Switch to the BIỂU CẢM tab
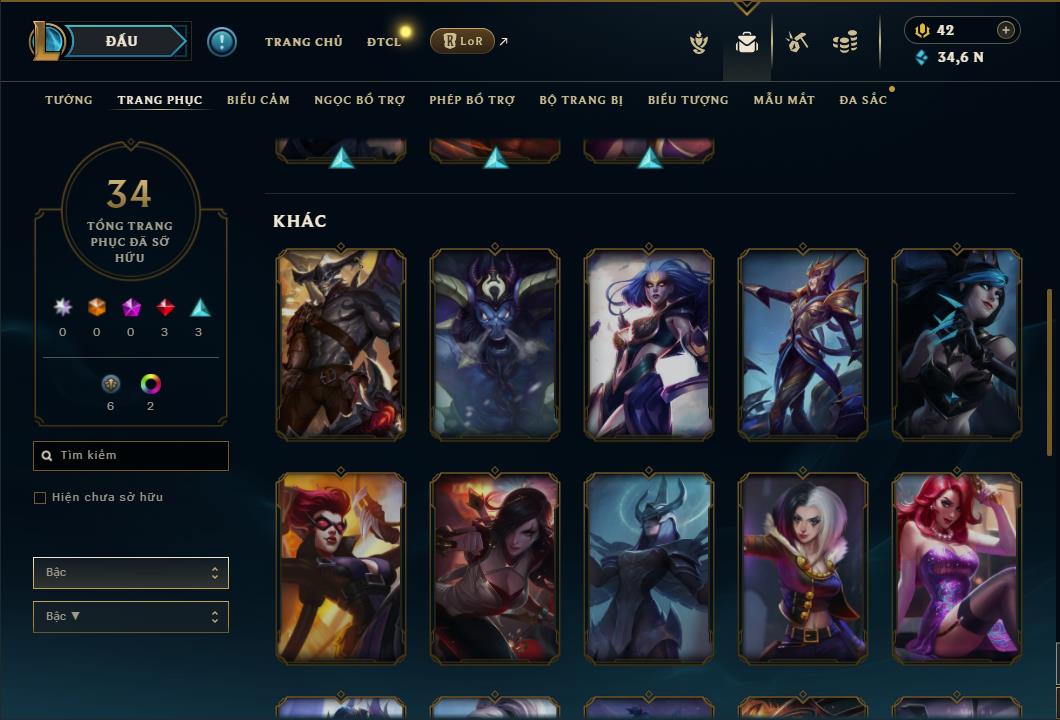Viewport: 1060px width, 720px height. 258,100
